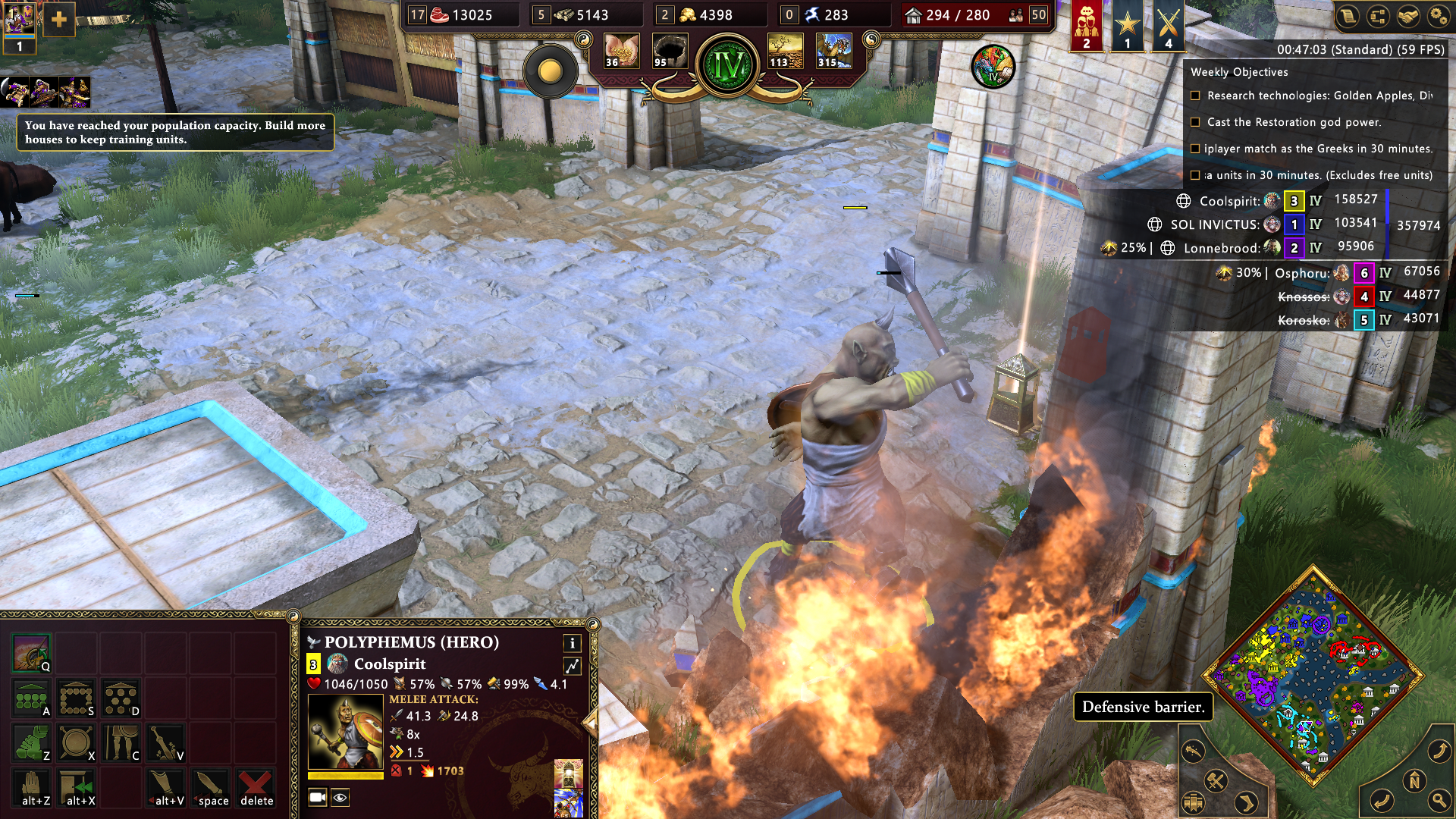Select the line formation button
1456x819 pixels.
click(31, 698)
